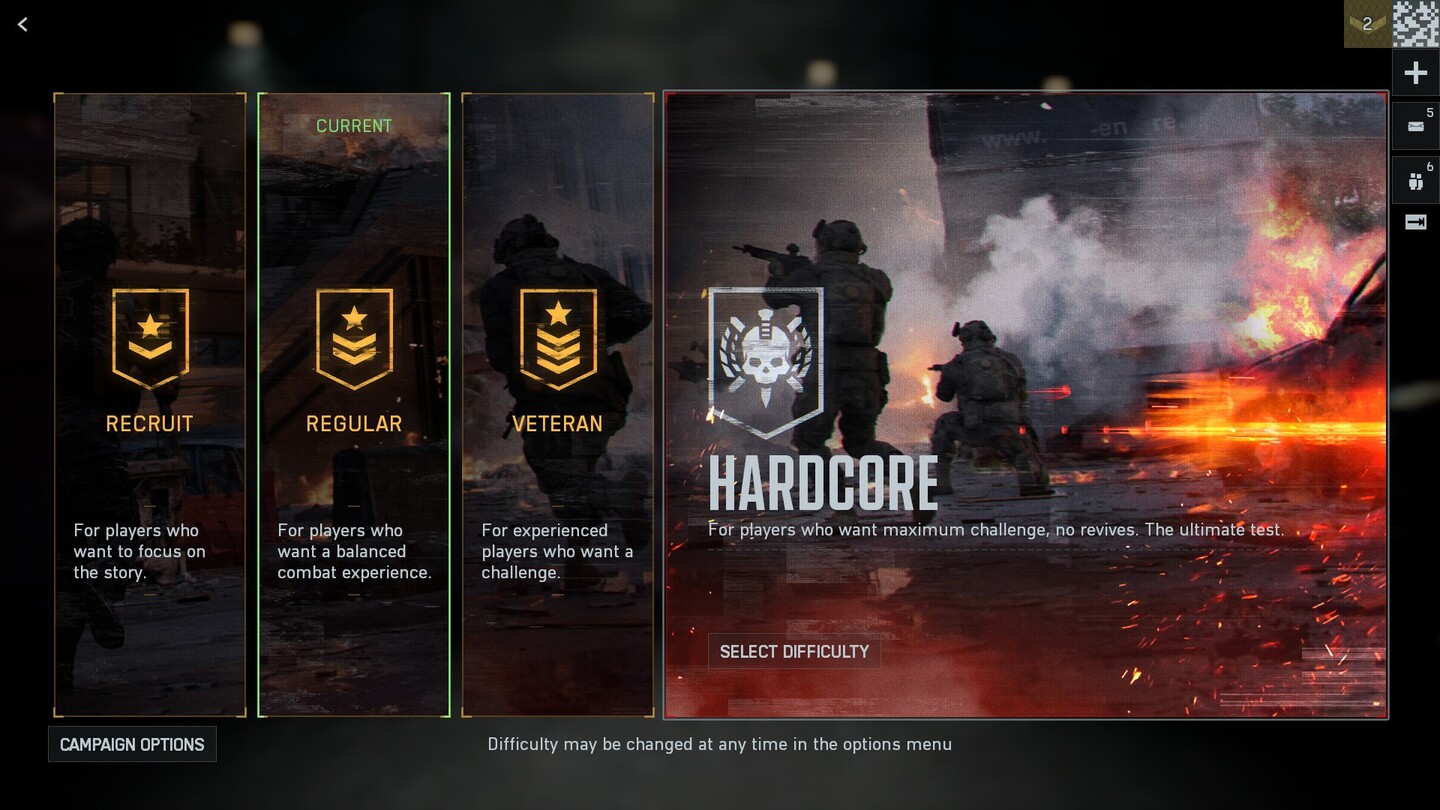Click the Regular sergeant-stripes insignia
Image resolution: width=1440 pixels, height=810 pixels.
tap(353, 337)
